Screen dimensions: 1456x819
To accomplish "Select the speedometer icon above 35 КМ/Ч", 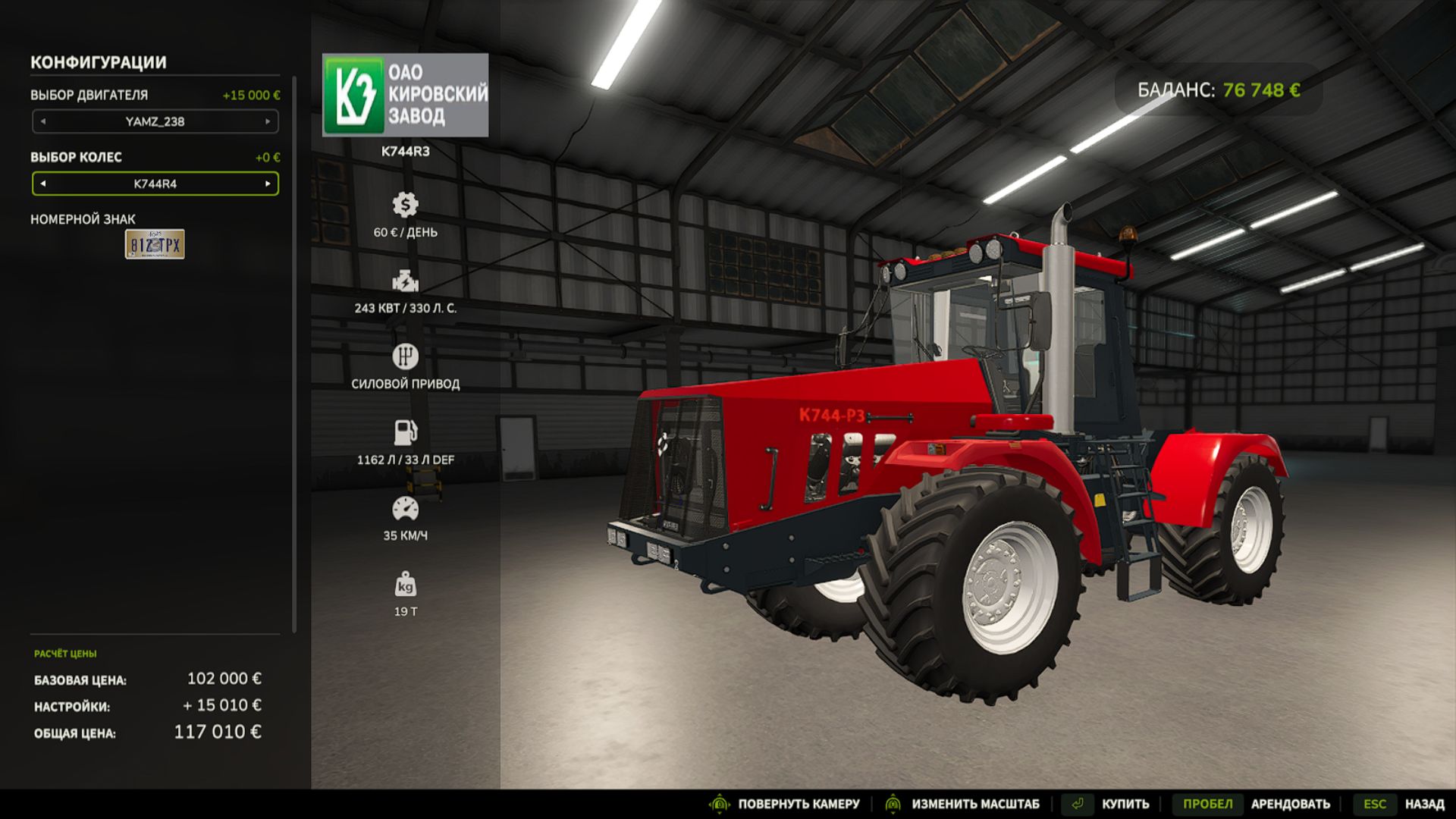I will [406, 507].
